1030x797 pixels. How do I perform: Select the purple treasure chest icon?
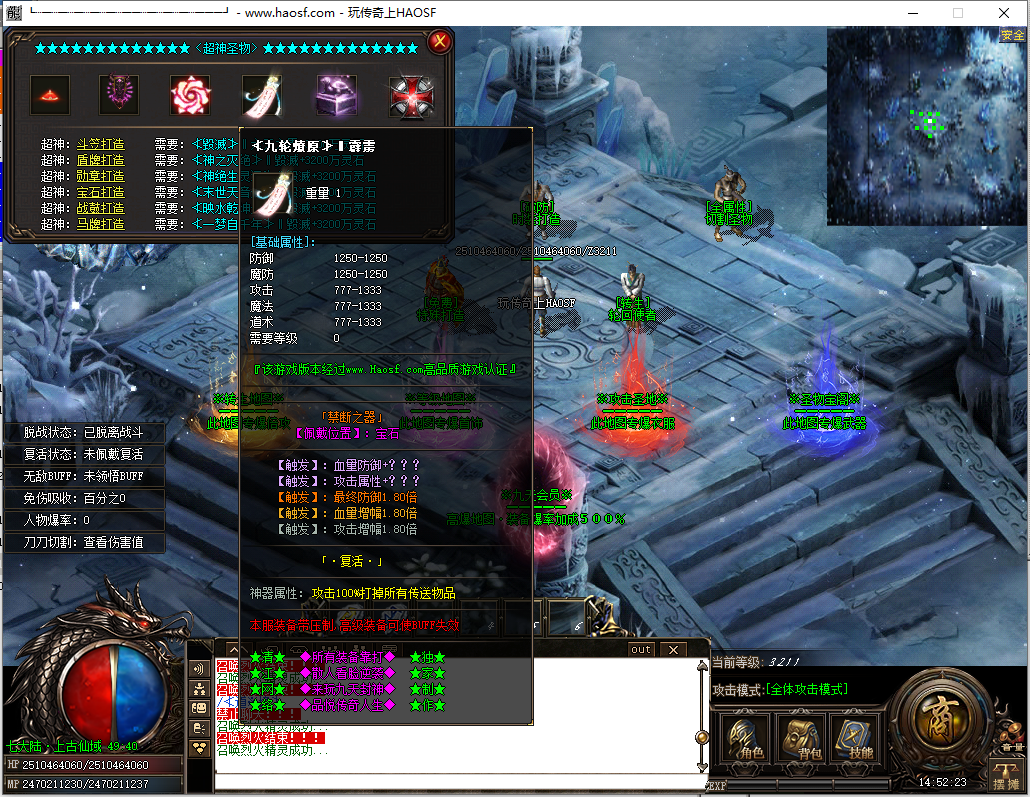click(x=337, y=95)
